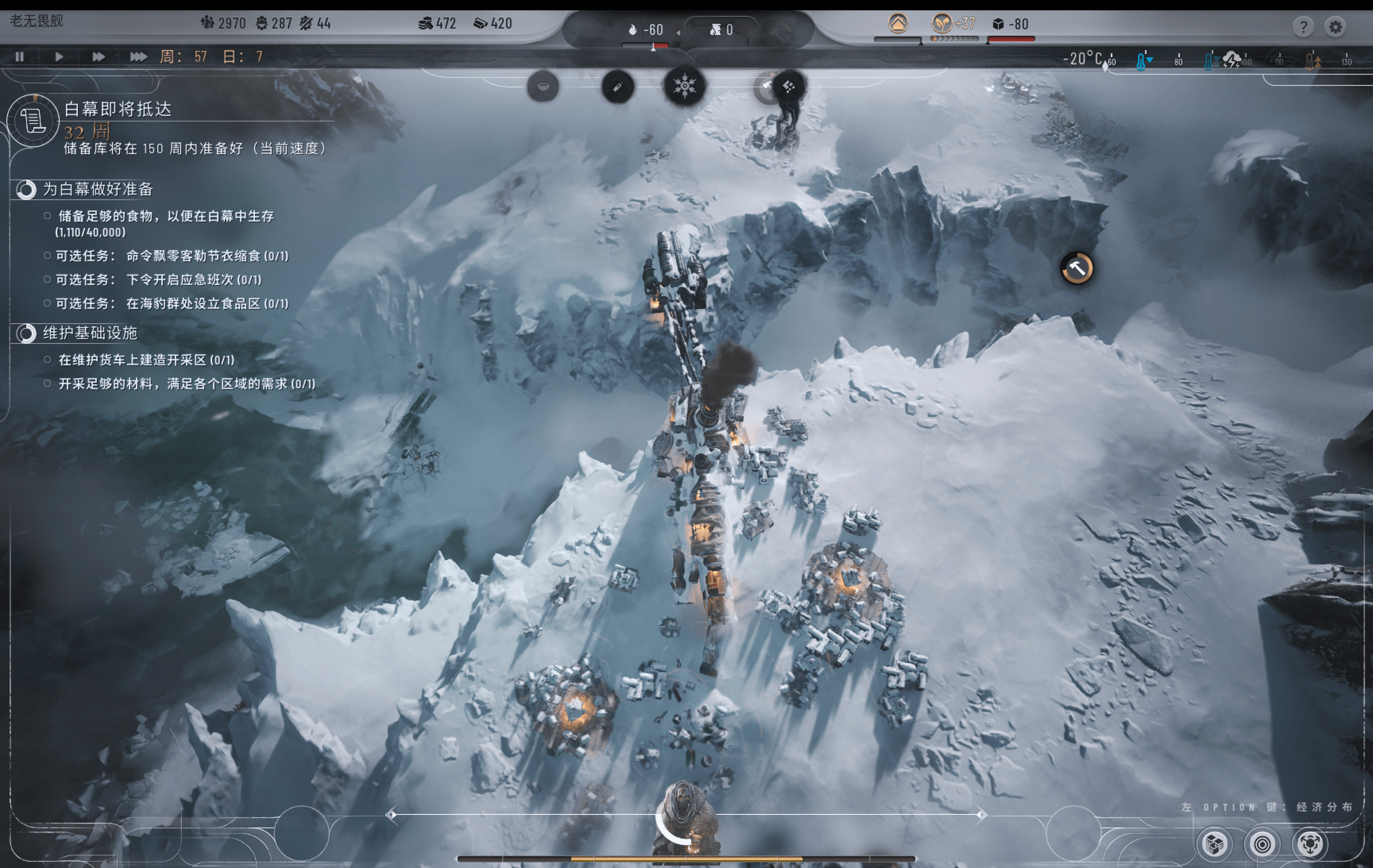This screenshot has width=1373, height=868.
Task: Open the concentric circles icon button
Action: [1262, 844]
